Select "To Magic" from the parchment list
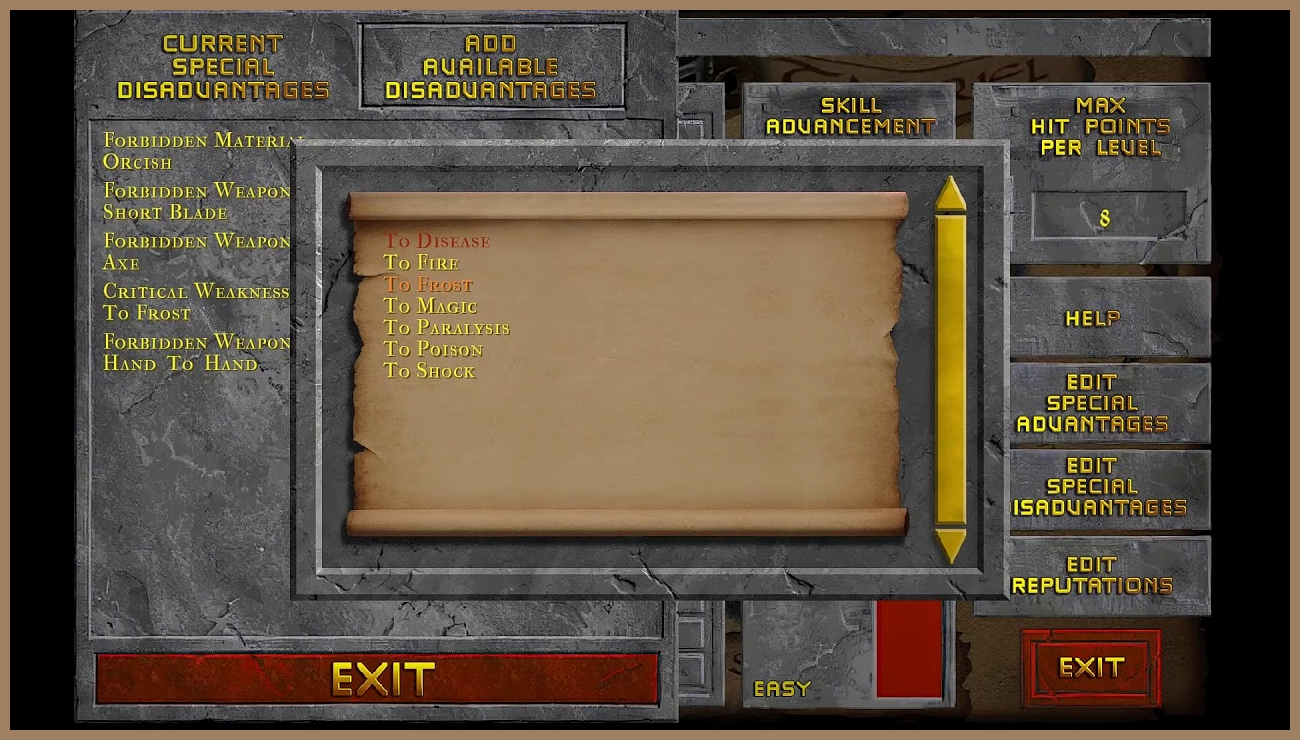 [x=430, y=306]
